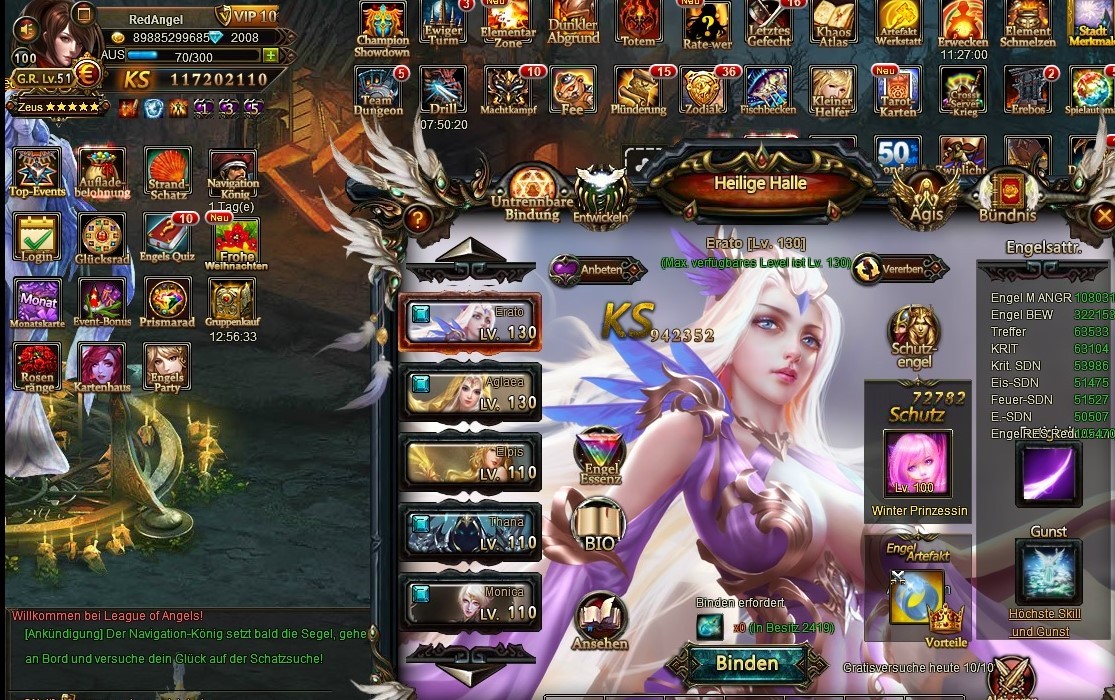1115x700 pixels.
Task: Open the Schutzengel icon
Action: pyautogui.click(x=914, y=337)
